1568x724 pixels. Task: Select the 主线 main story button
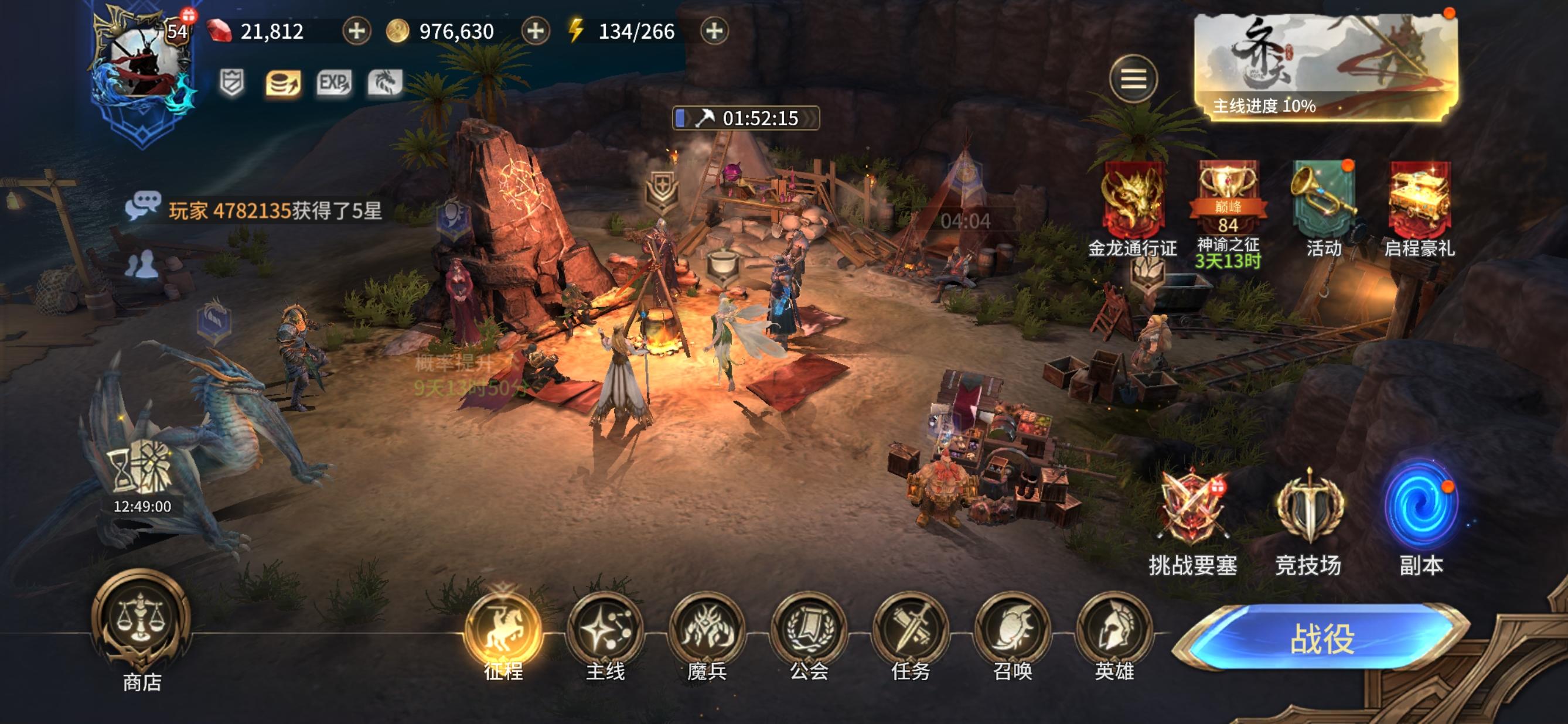pyautogui.click(x=605, y=630)
